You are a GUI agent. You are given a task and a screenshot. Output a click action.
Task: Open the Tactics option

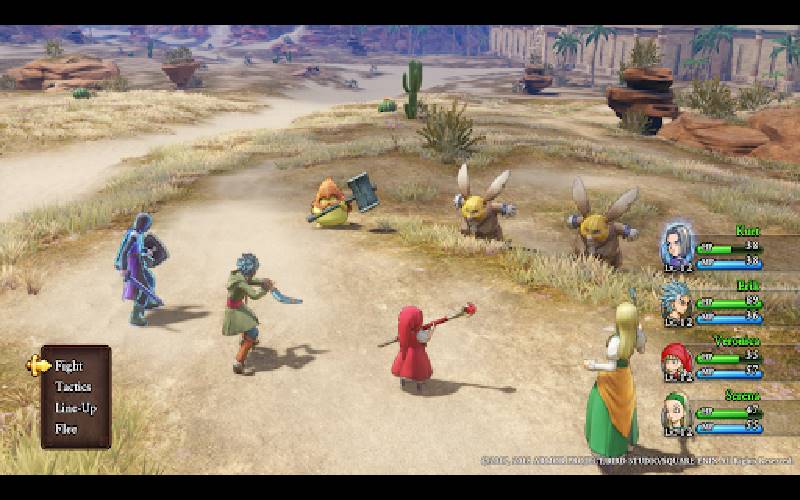coord(73,387)
